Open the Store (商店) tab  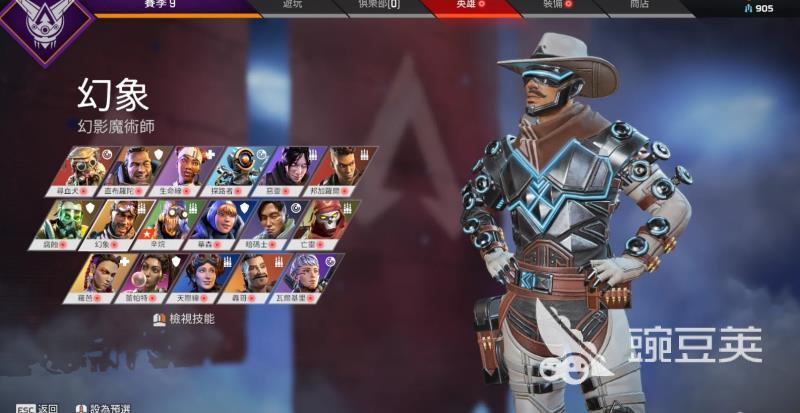(641, 6)
